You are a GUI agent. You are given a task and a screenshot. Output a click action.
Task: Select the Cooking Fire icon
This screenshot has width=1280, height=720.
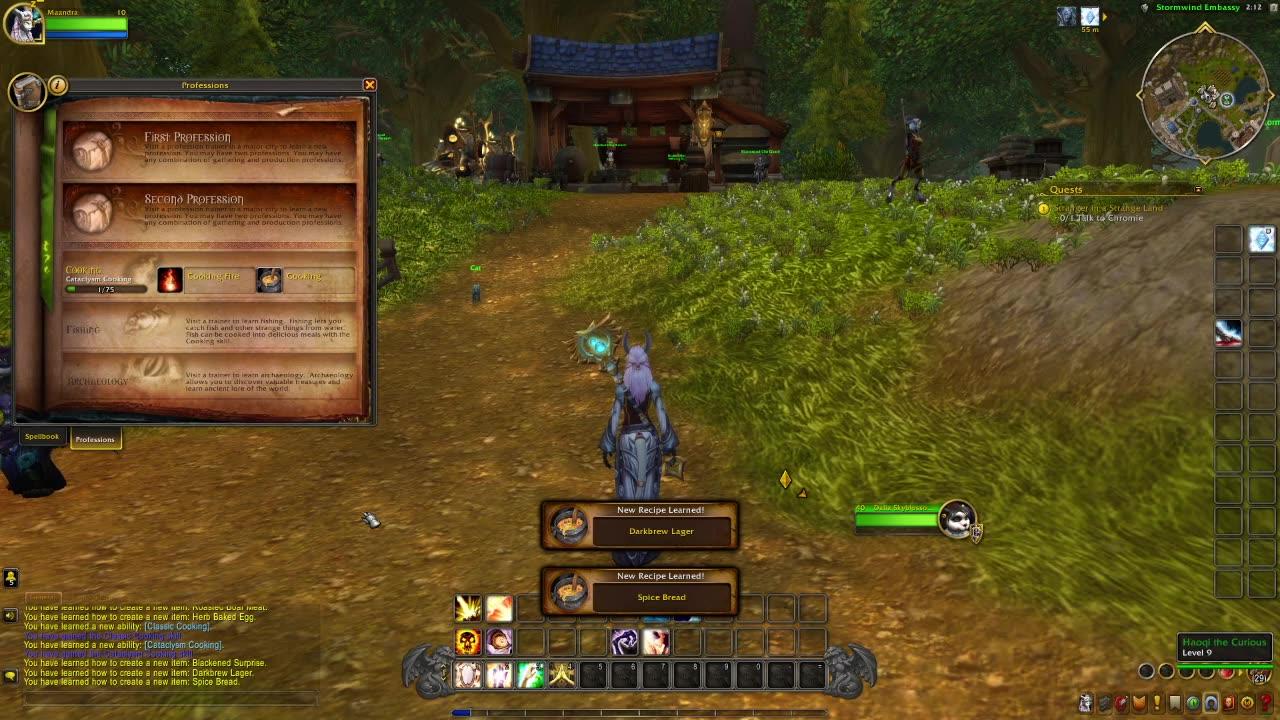(168, 278)
